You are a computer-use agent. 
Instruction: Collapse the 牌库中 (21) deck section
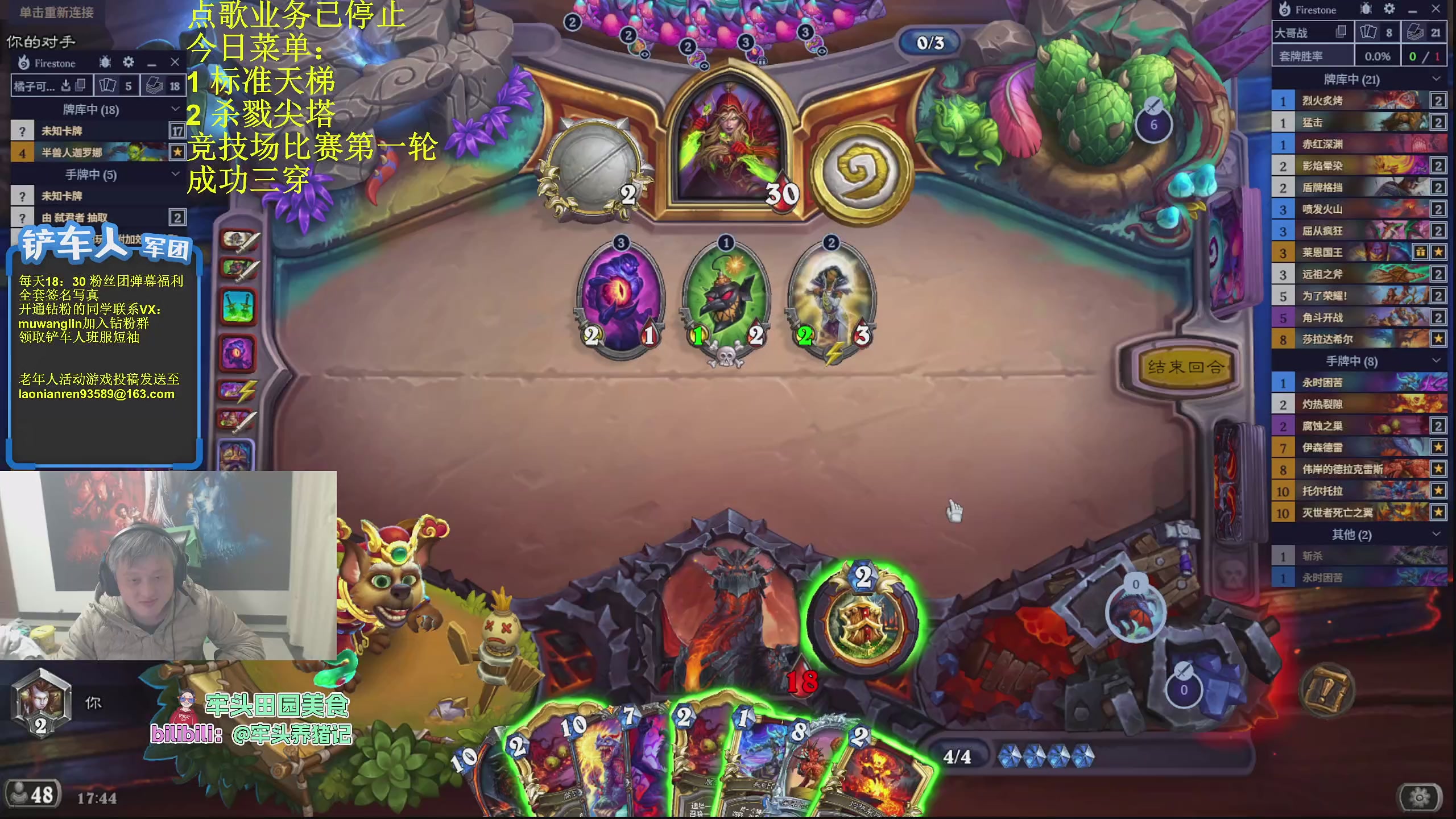pyautogui.click(x=1436, y=79)
